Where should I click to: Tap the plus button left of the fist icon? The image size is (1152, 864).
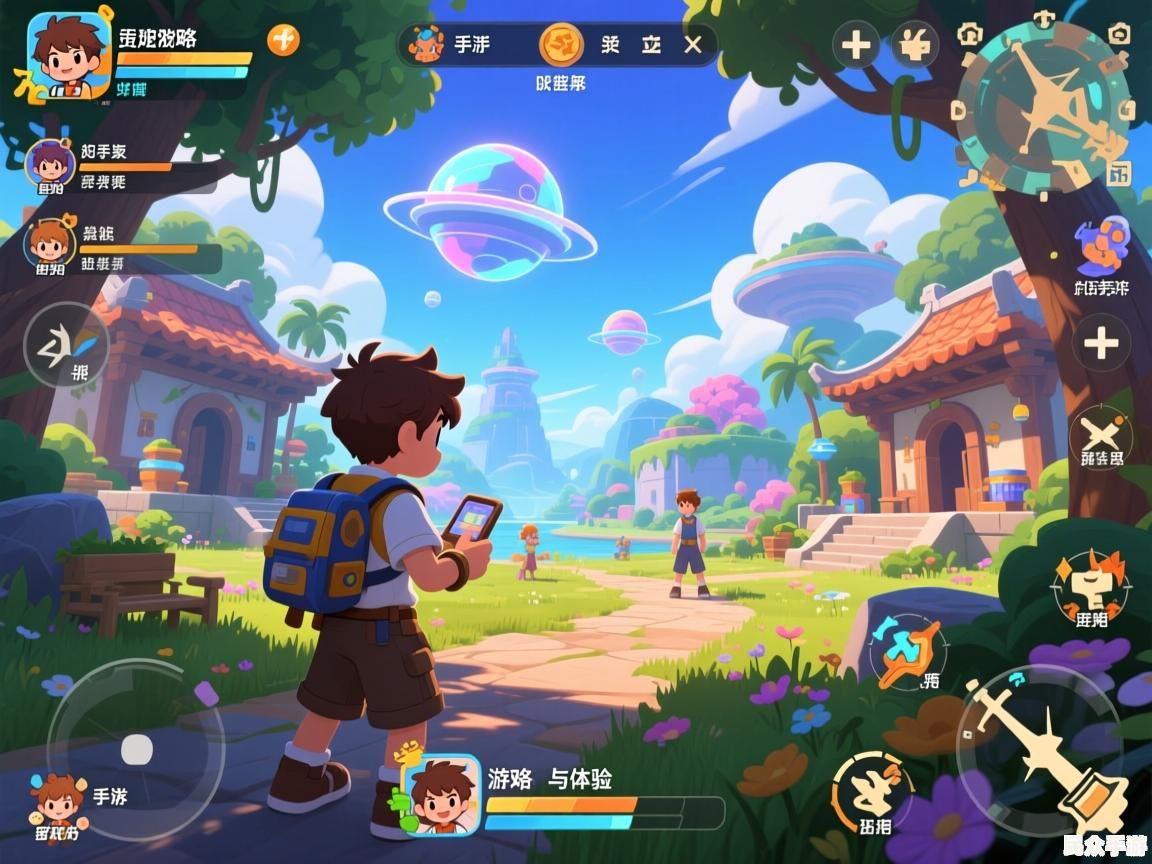point(857,45)
